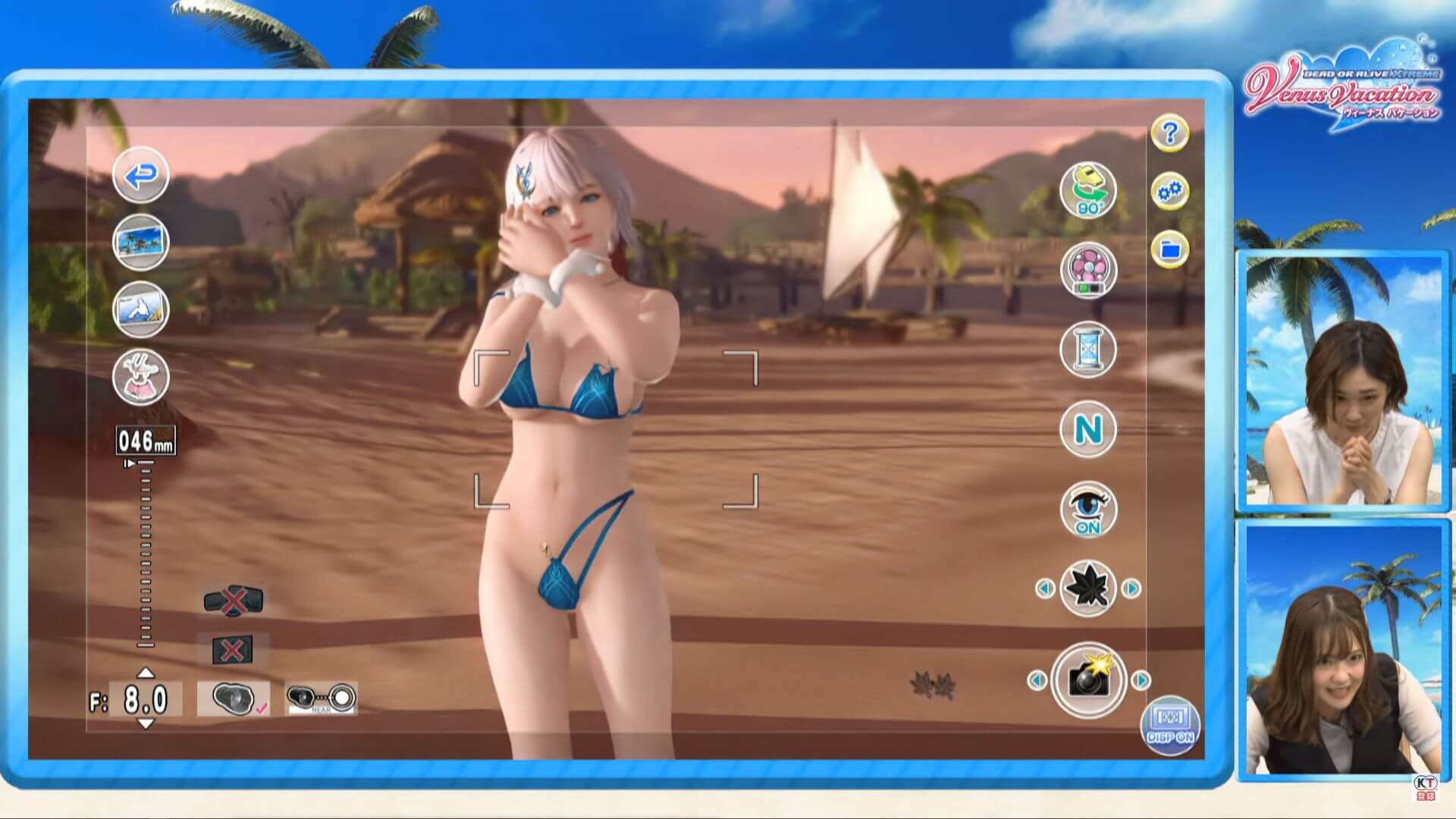The height and width of the screenshot is (819, 1456).
Task: Choose the next leaf effect arrow
Action: click(1131, 588)
